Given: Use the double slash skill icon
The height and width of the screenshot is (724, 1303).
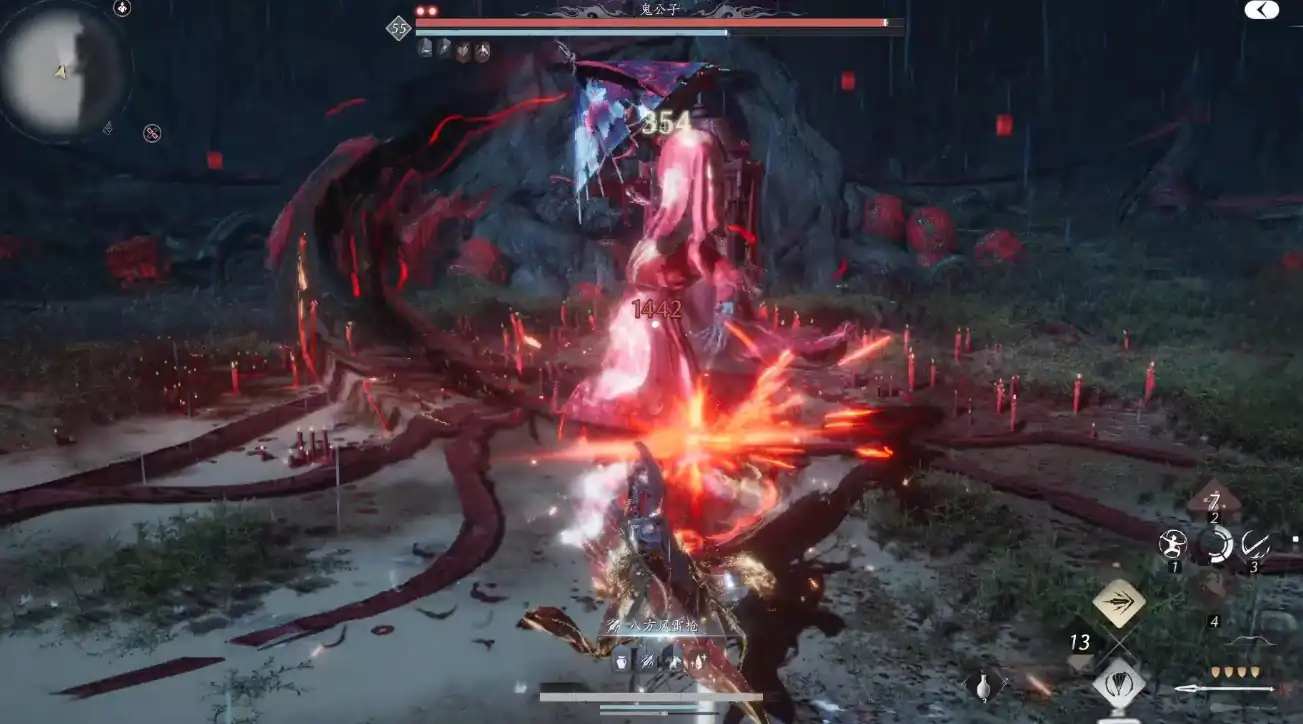Looking at the screenshot, I should coord(1255,544).
